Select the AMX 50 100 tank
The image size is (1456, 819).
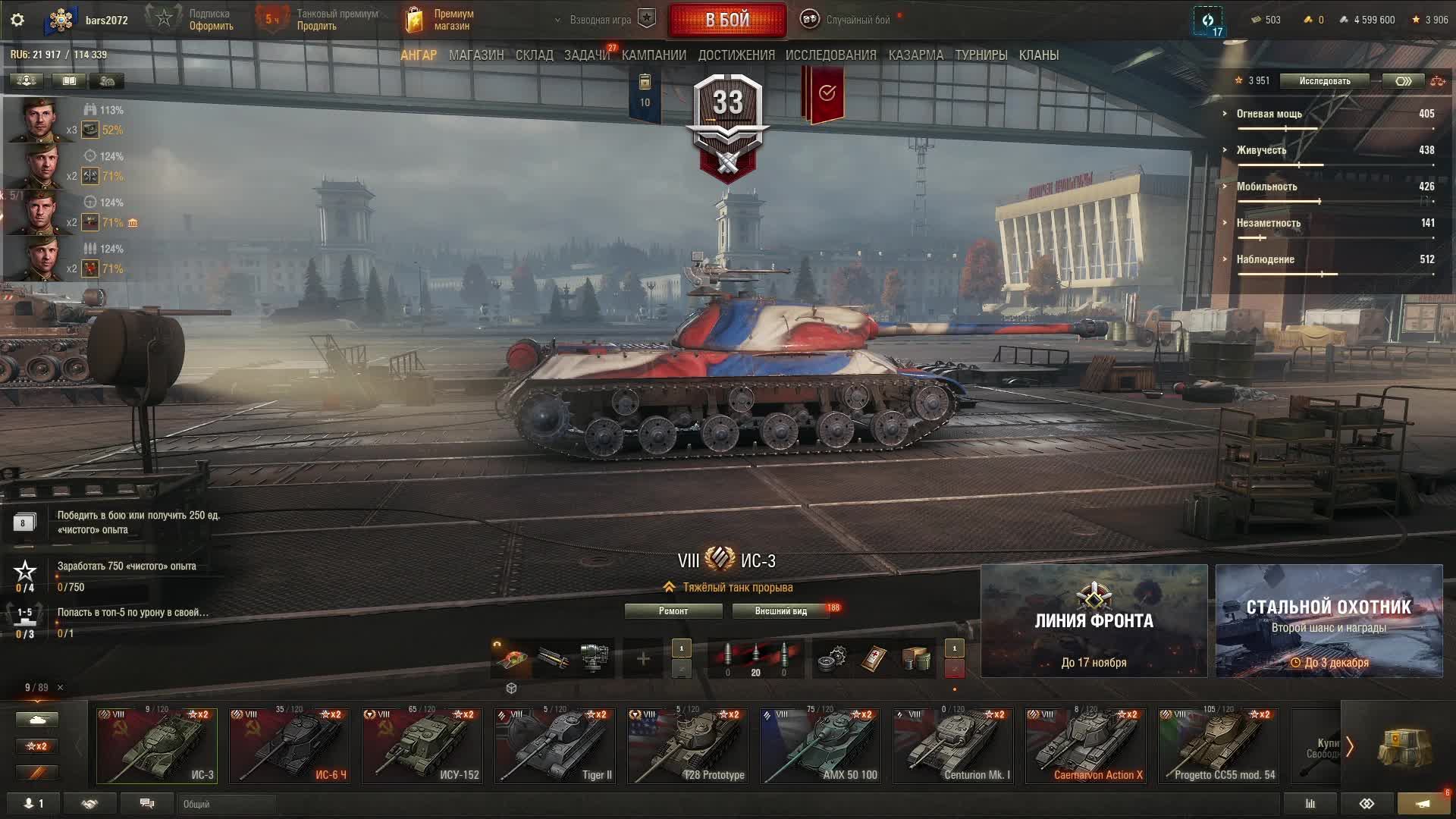(821, 745)
